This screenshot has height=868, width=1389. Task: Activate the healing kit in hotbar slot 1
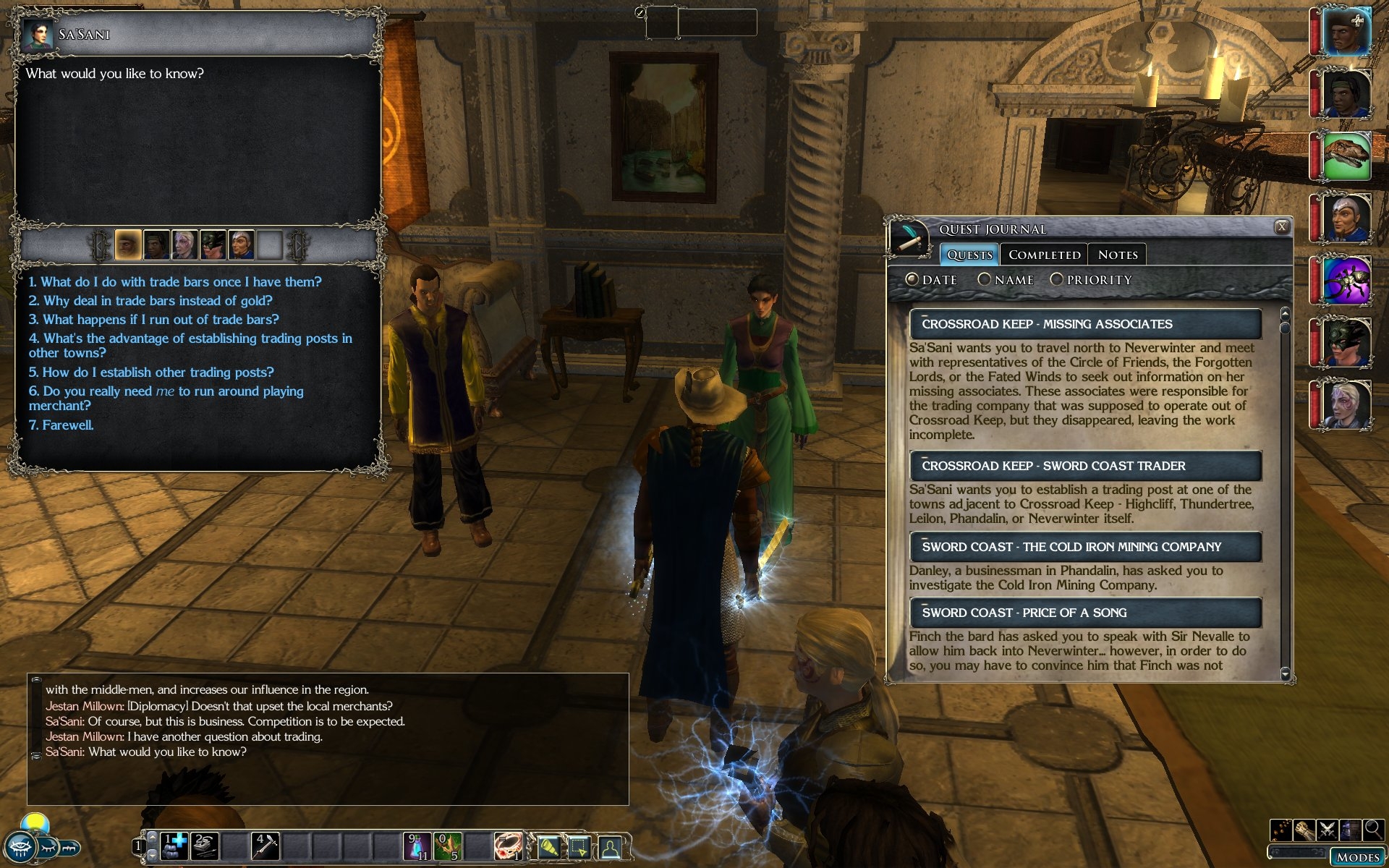click(x=174, y=846)
